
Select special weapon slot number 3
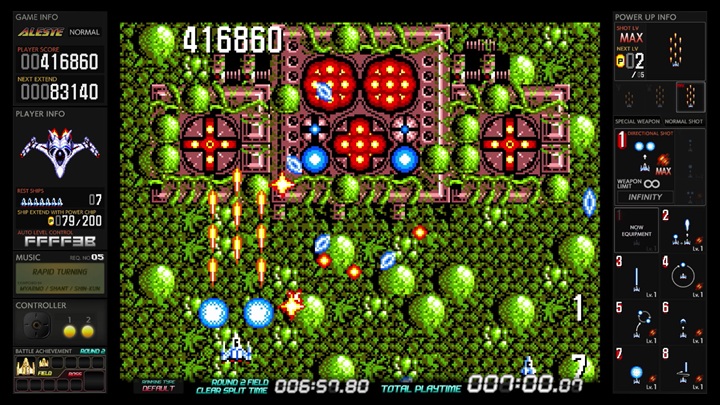636,276
